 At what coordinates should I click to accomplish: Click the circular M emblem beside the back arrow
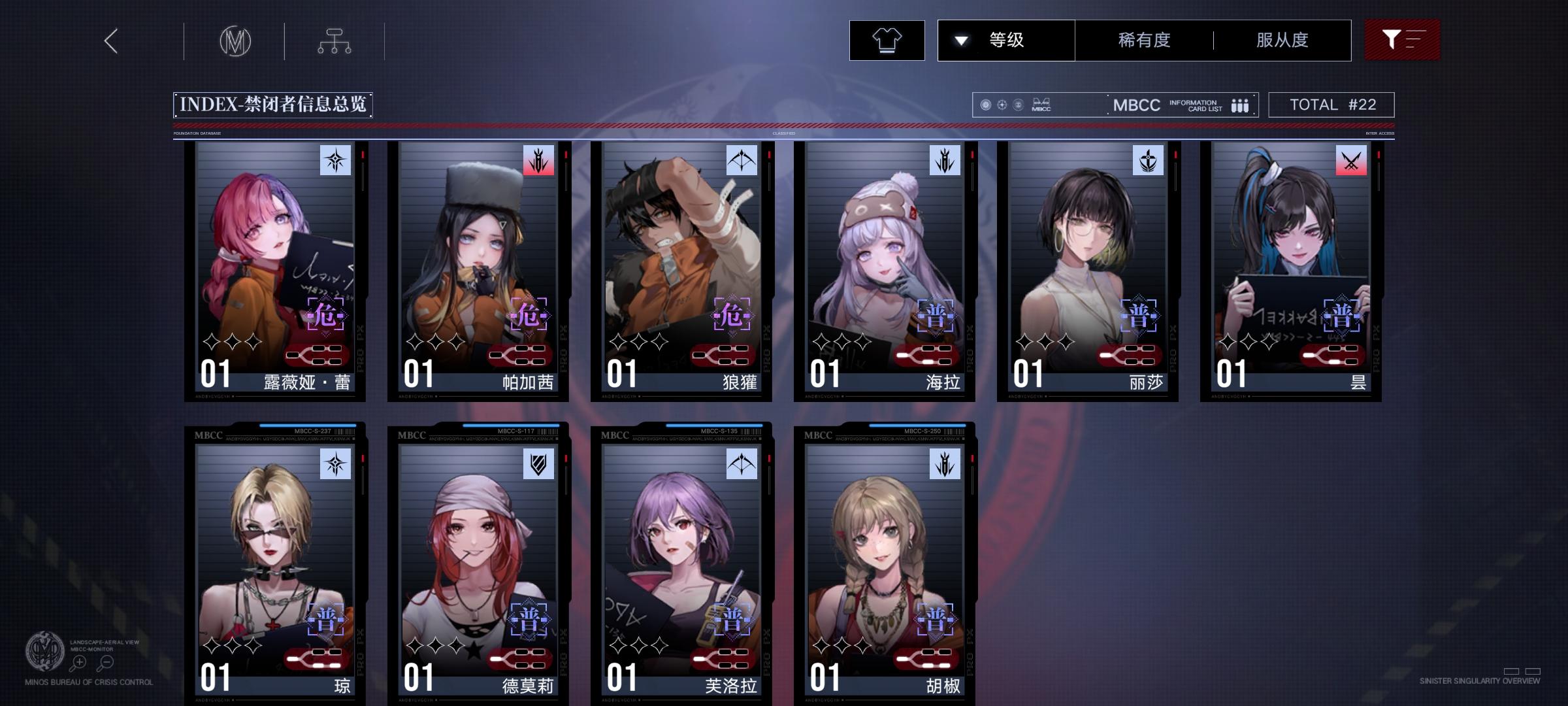coord(237,41)
